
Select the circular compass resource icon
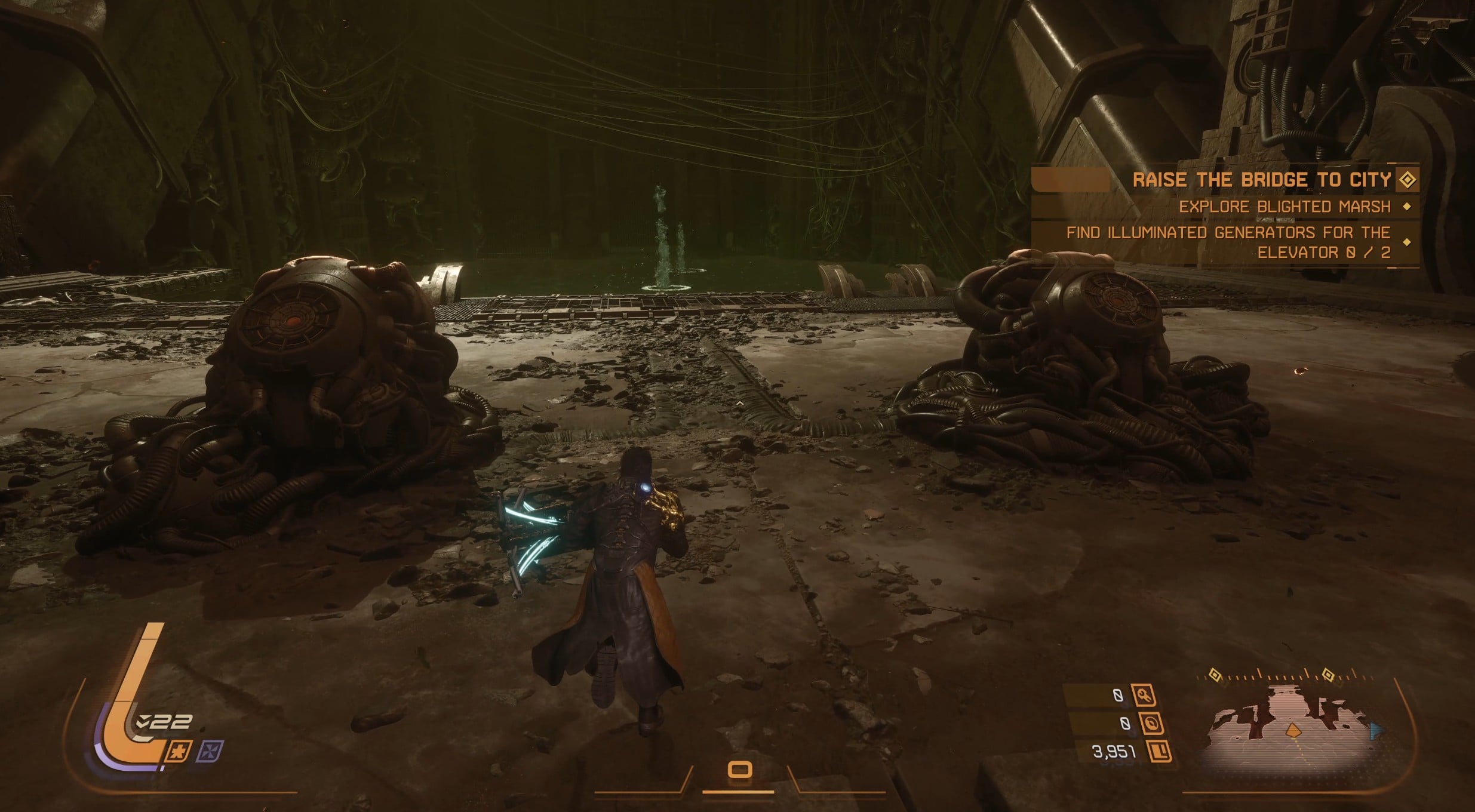point(1150,724)
